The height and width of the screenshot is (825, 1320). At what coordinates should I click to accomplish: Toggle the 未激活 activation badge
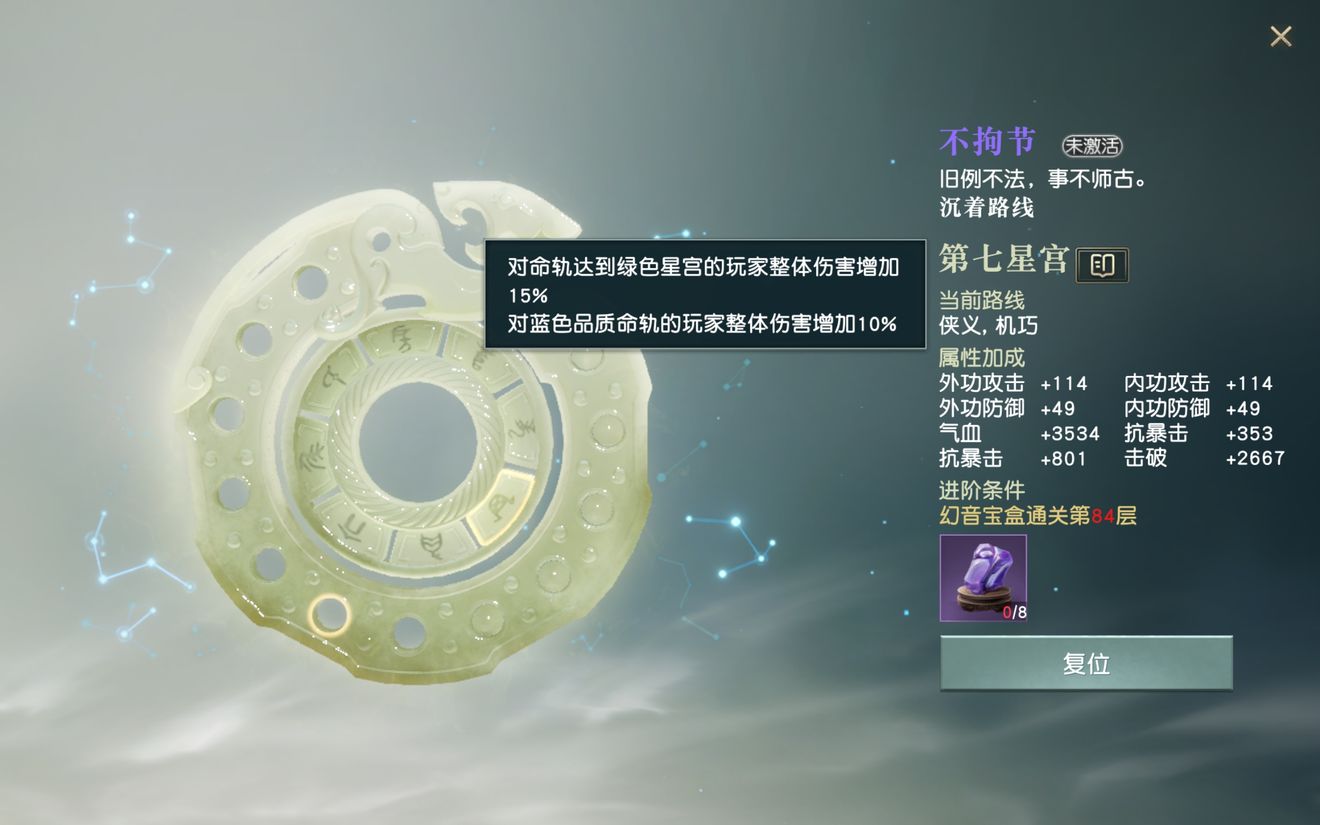[1094, 145]
